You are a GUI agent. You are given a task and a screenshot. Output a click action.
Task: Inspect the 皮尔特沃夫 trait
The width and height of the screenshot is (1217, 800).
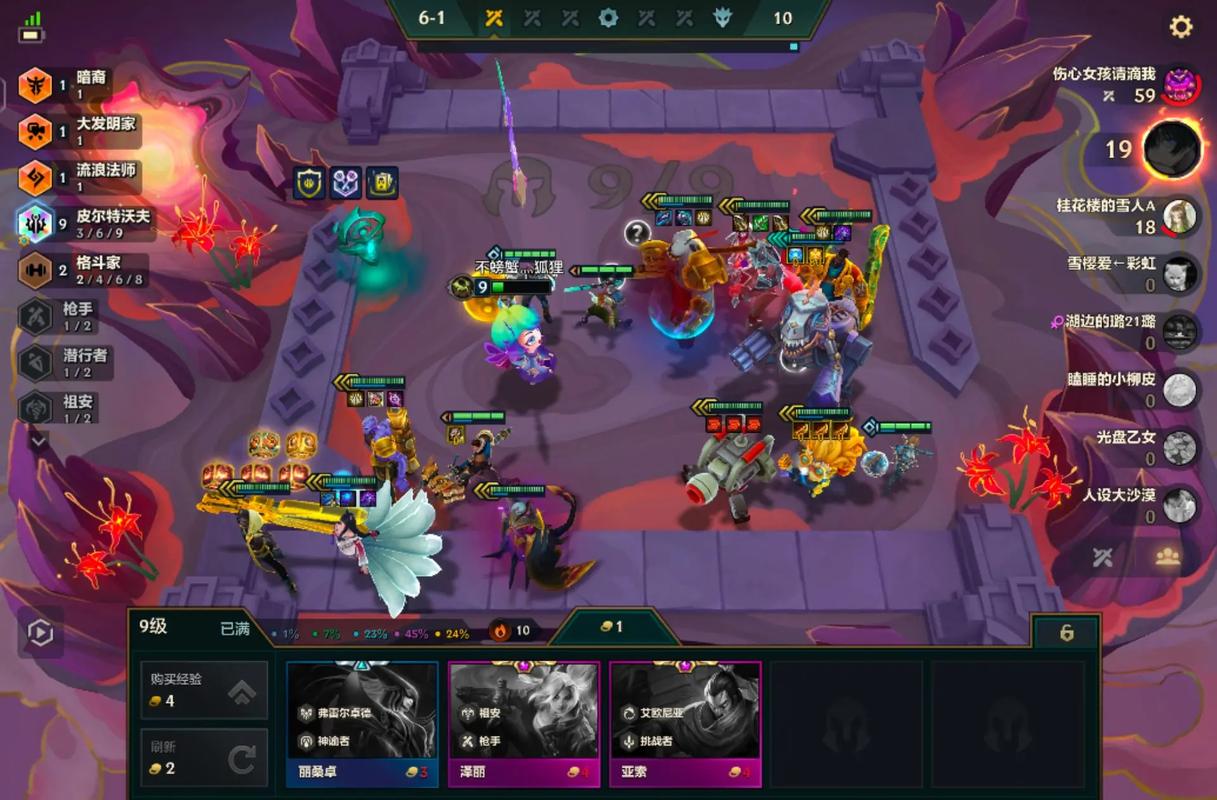point(85,223)
